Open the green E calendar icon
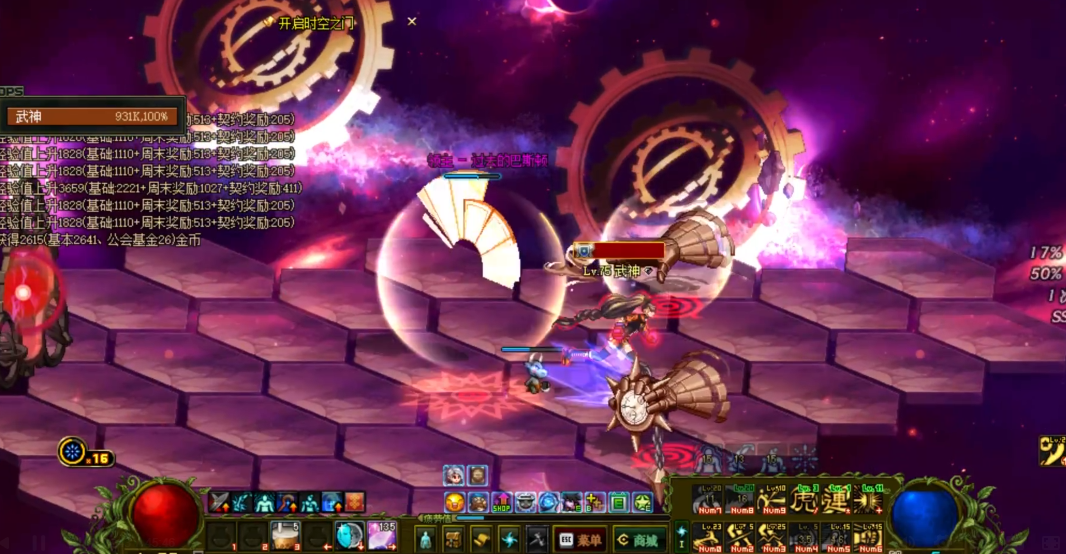This screenshot has height=554, width=1066. [619, 502]
